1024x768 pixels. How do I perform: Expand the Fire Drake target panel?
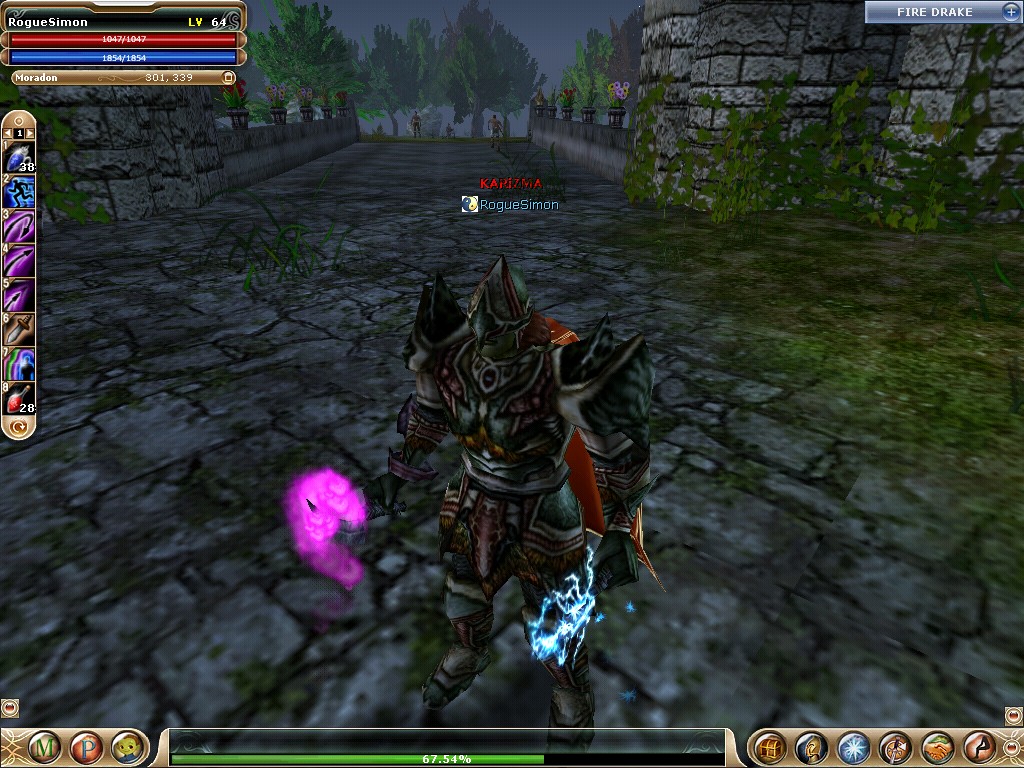(1009, 12)
